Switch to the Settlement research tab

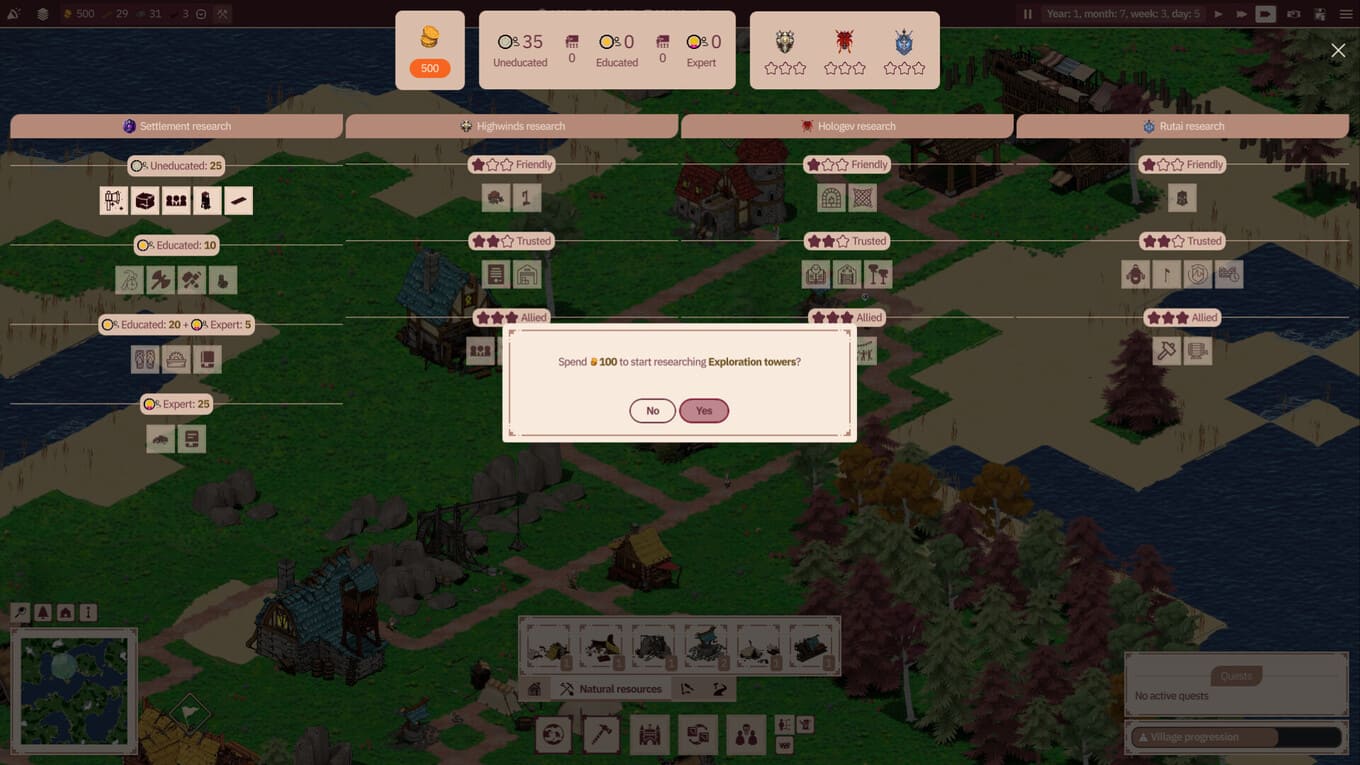[x=177, y=126]
